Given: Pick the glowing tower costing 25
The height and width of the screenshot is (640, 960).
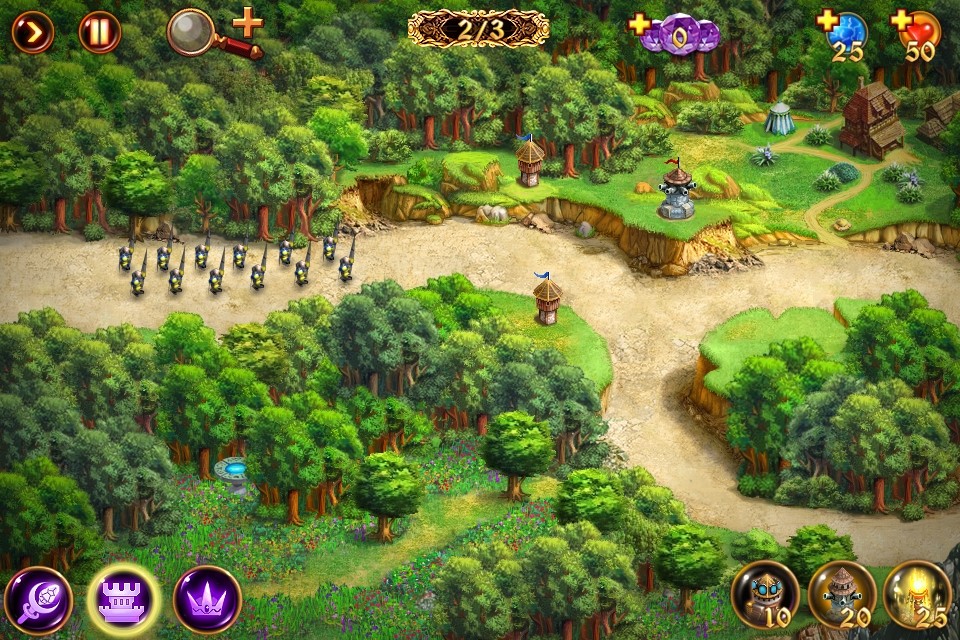Looking at the screenshot, I should 918,595.
